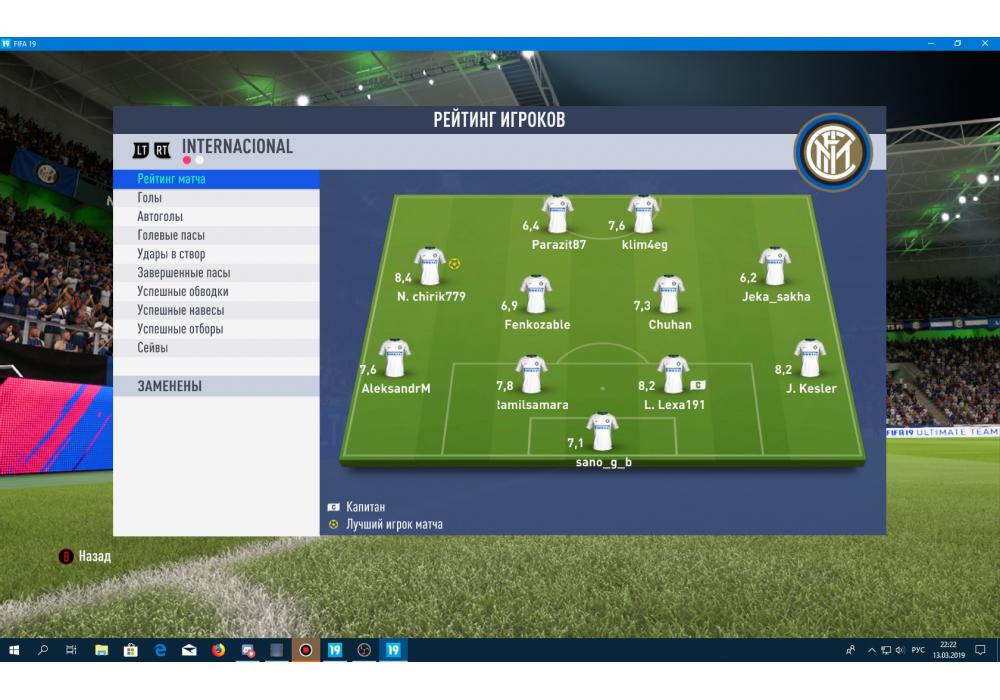Pick J. Kesler on the field
The height and width of the screenshot is (700, 1000).
click(x=810, y=359)
